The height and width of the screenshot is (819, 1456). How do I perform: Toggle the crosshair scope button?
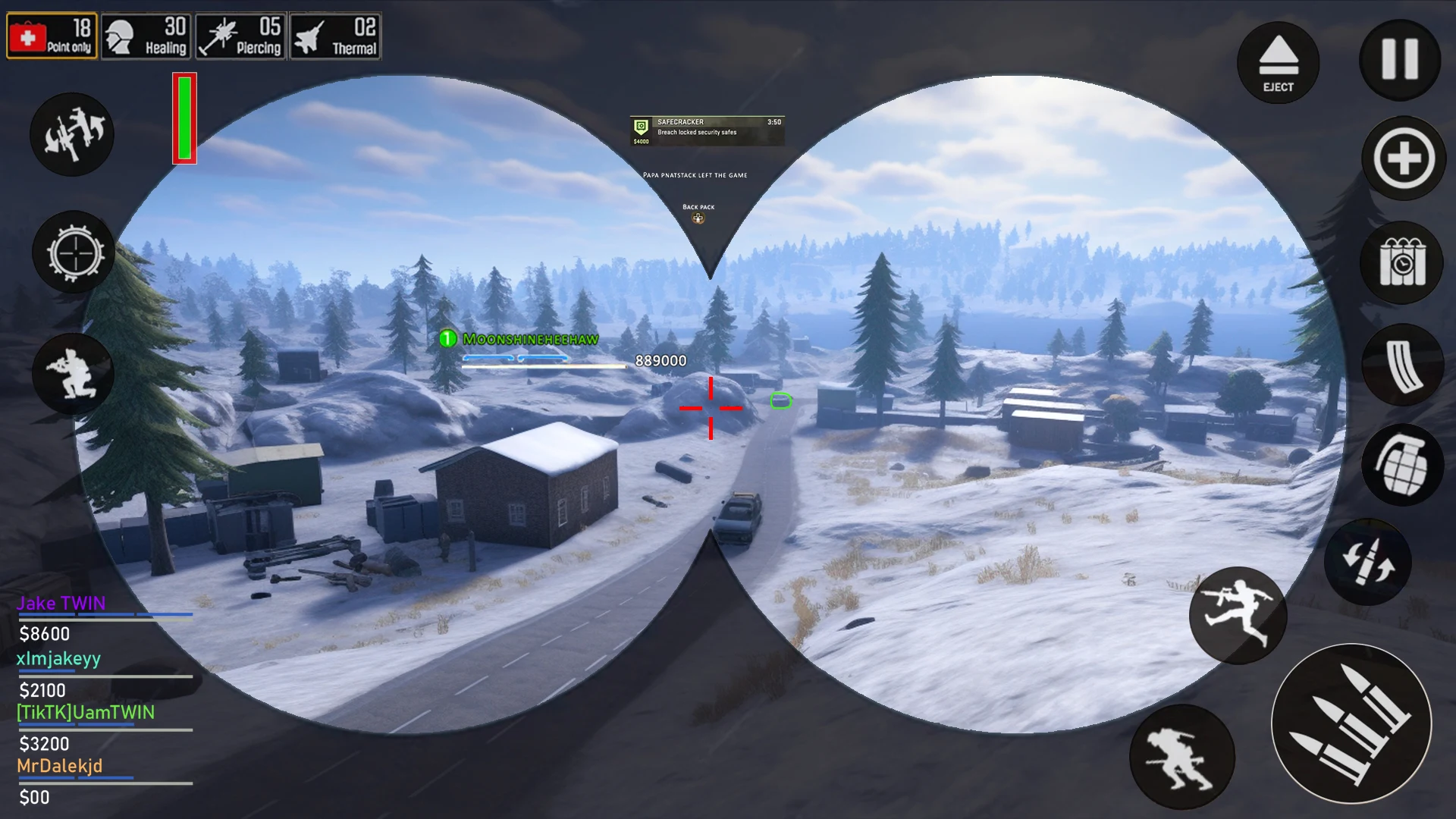(x=74, y=253)
